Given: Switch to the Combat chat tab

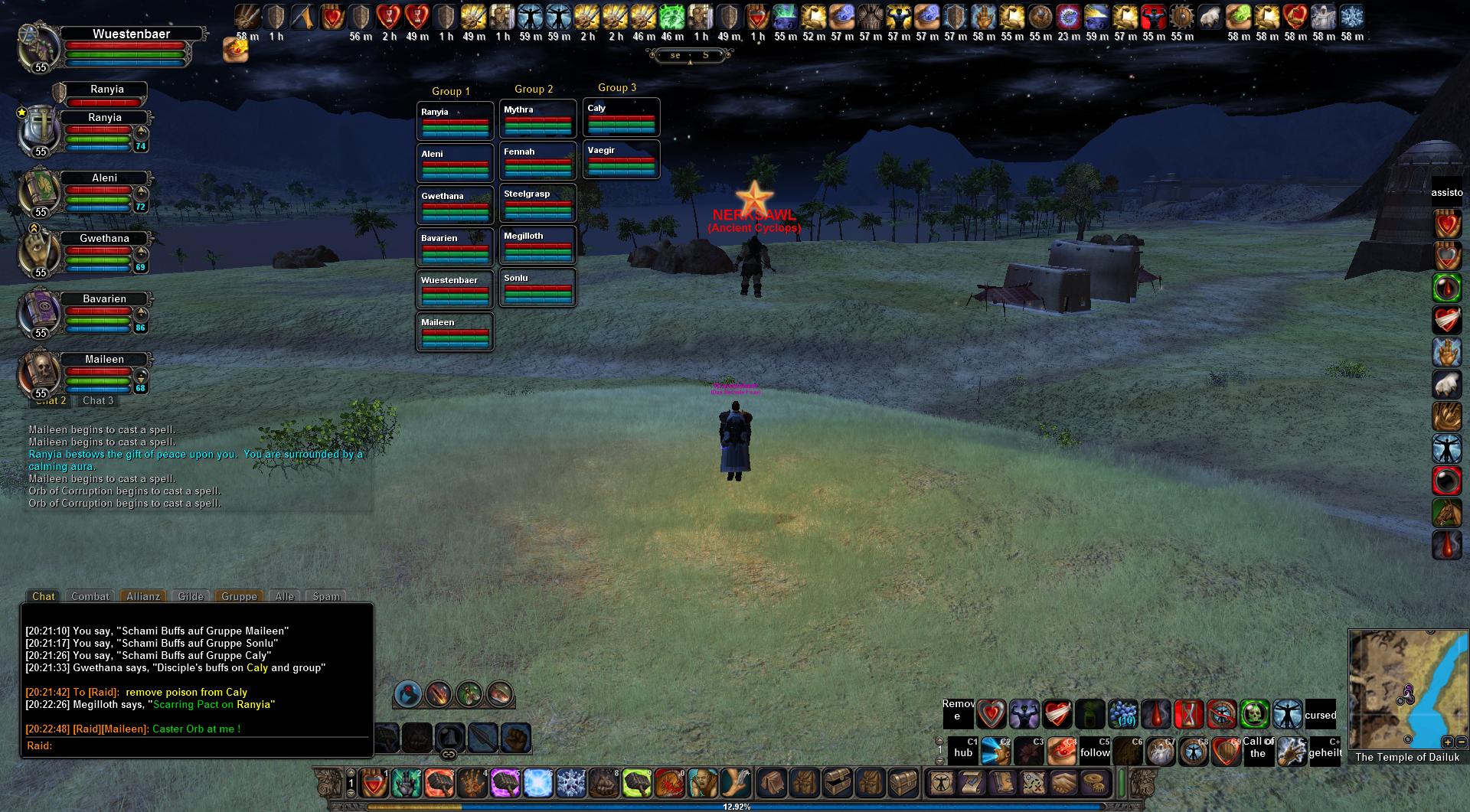Looking at the screenshot, I should [90, 596].
